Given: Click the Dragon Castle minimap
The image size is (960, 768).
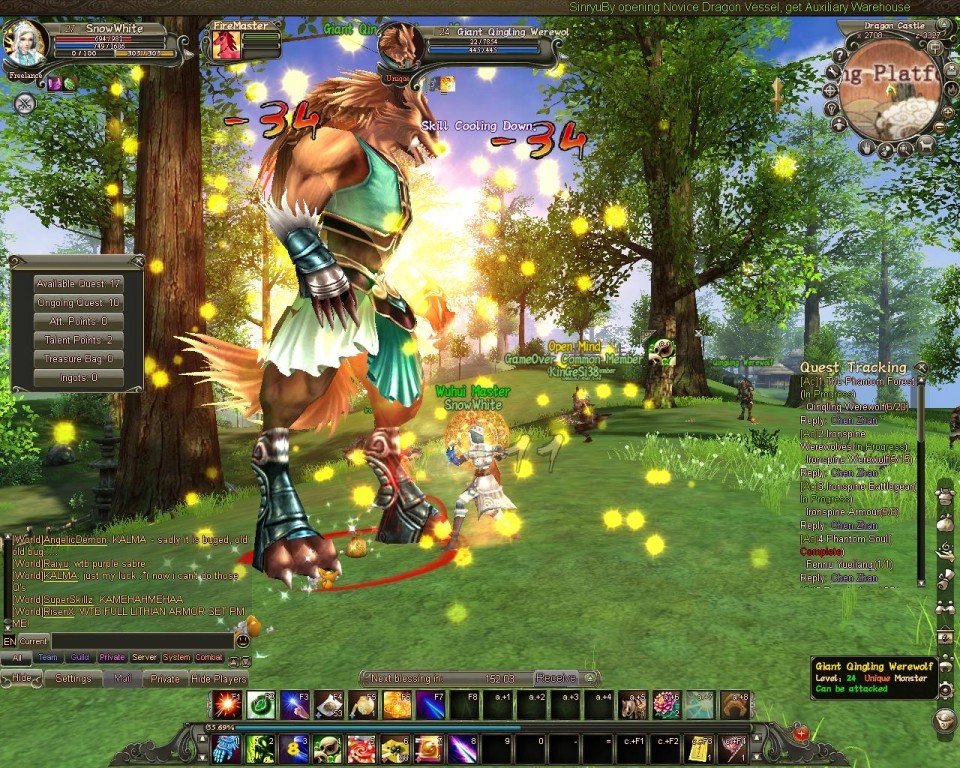Looking at the screenshot, I should [889, 89].
